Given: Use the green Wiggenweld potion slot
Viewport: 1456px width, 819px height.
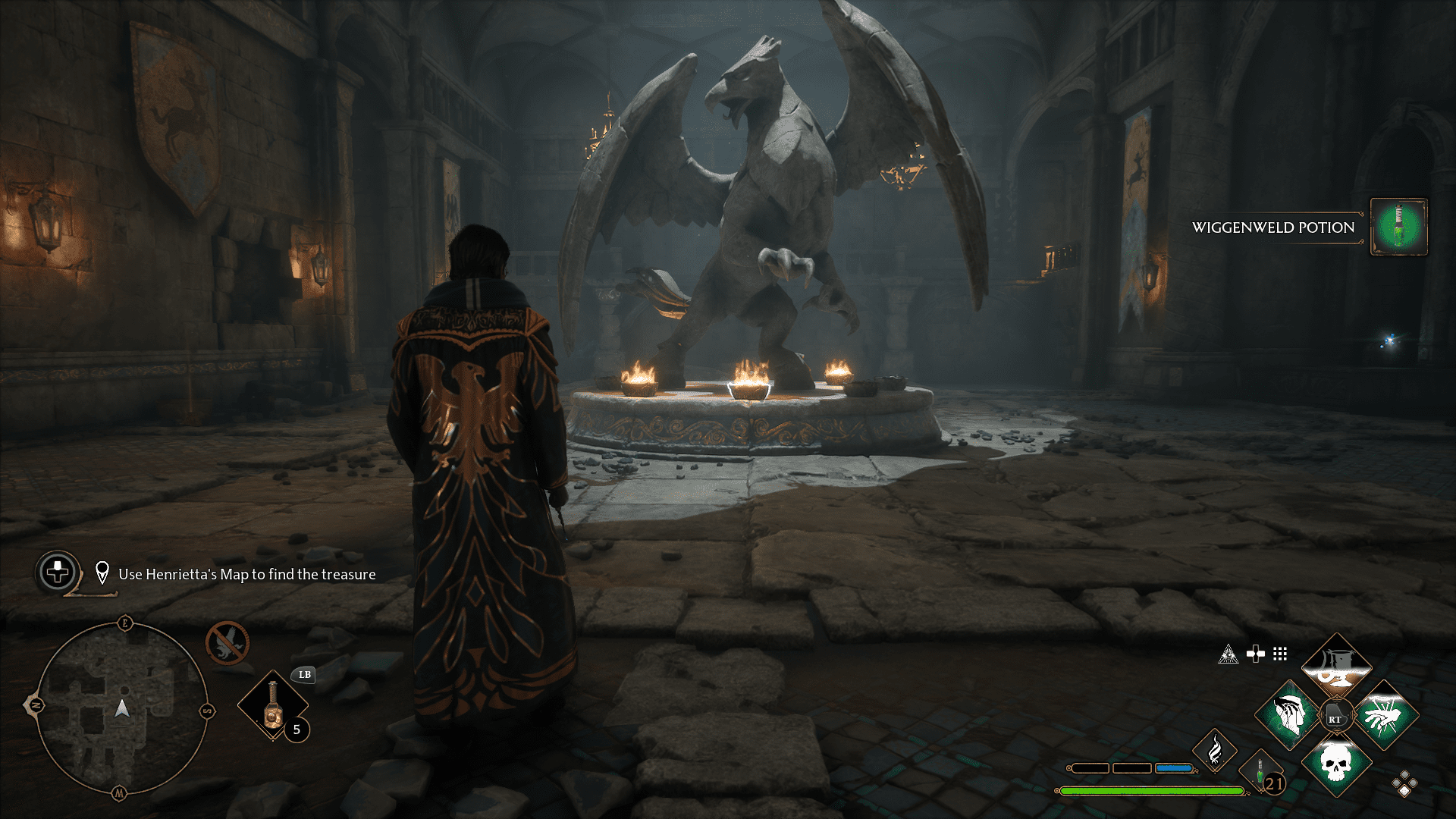Looking at the screenshot, I should (1260, 772).
